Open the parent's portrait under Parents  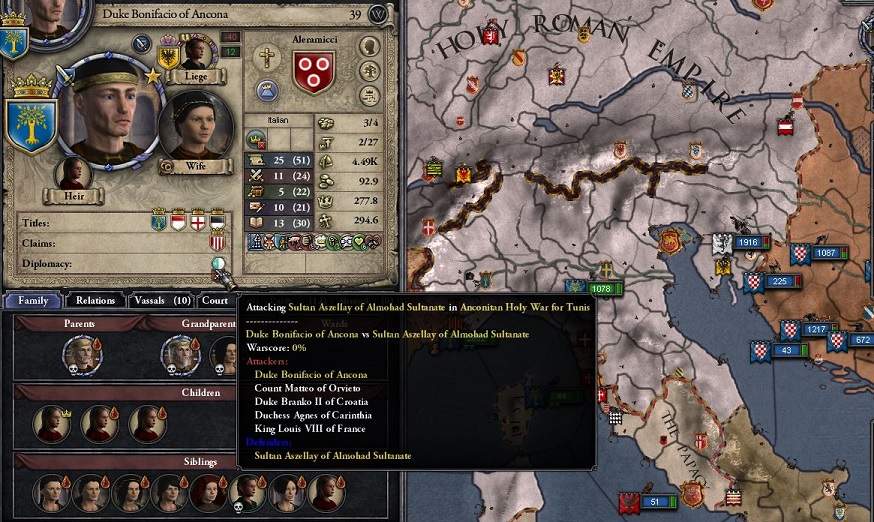click(x=80, y=353)
